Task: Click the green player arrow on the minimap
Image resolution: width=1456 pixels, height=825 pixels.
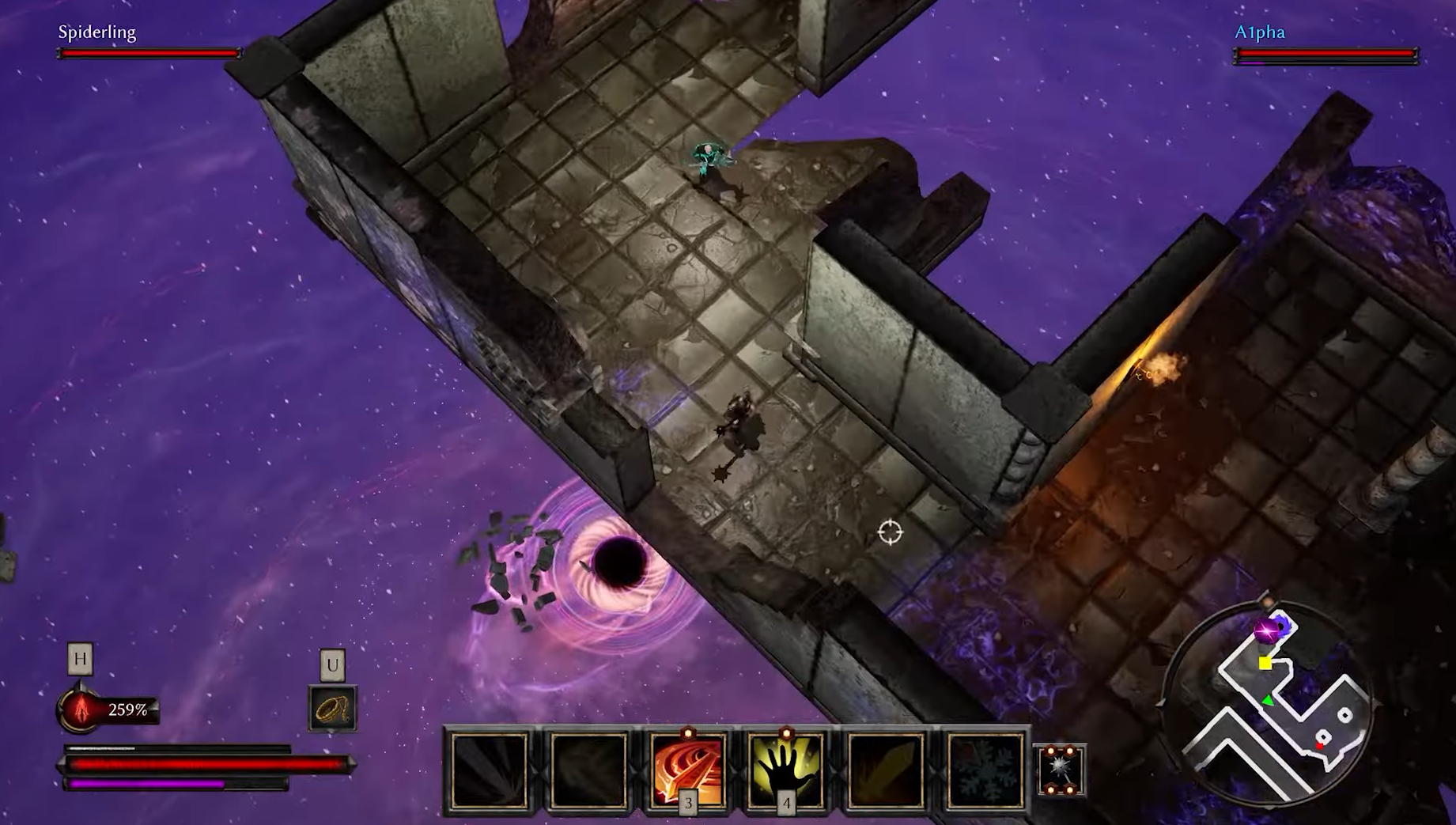Action: [1268, 699]
